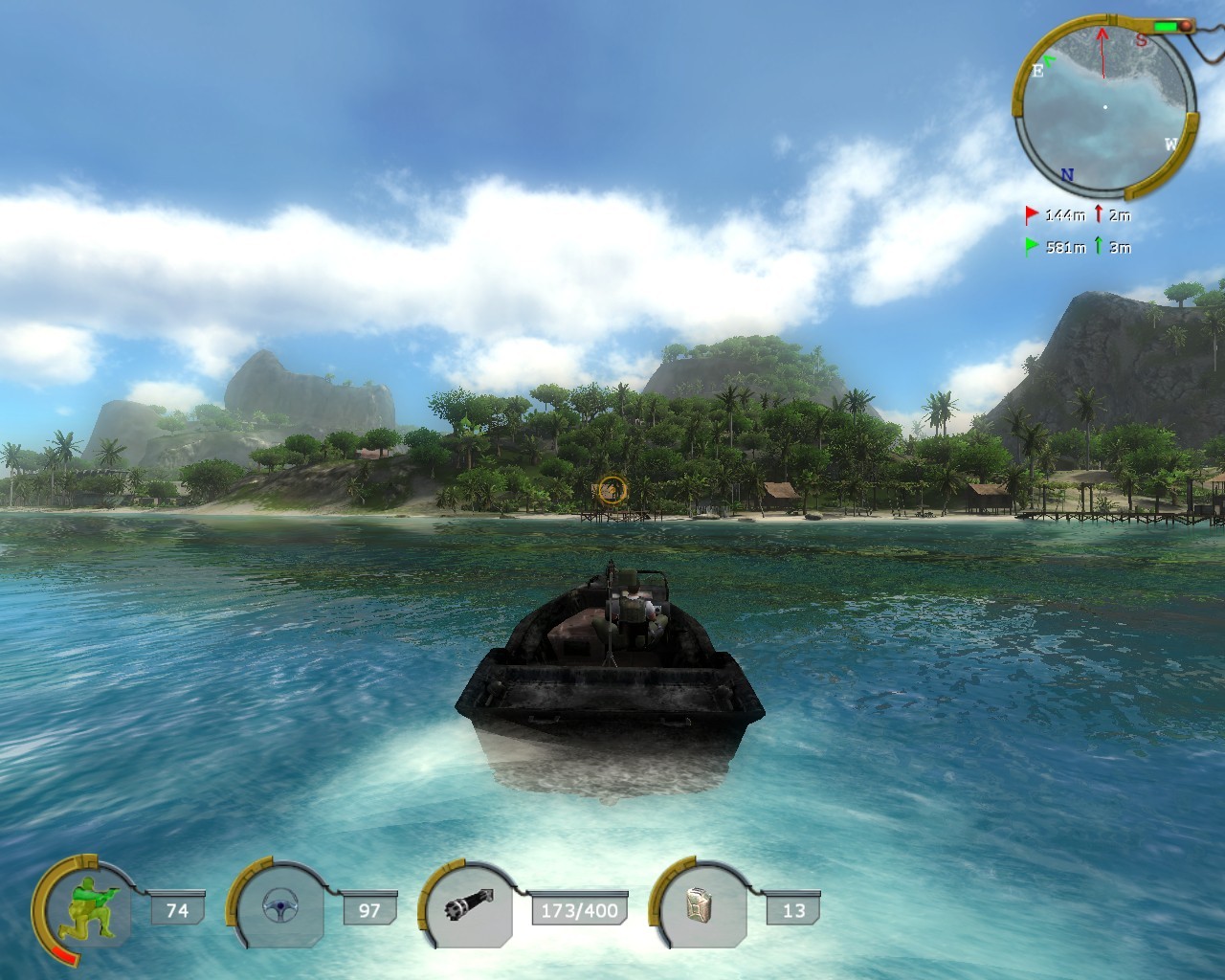This screenshot has height=980, width=1225.
Task: Click the red flag objective marker
Action: click(x=1032, y=214)
